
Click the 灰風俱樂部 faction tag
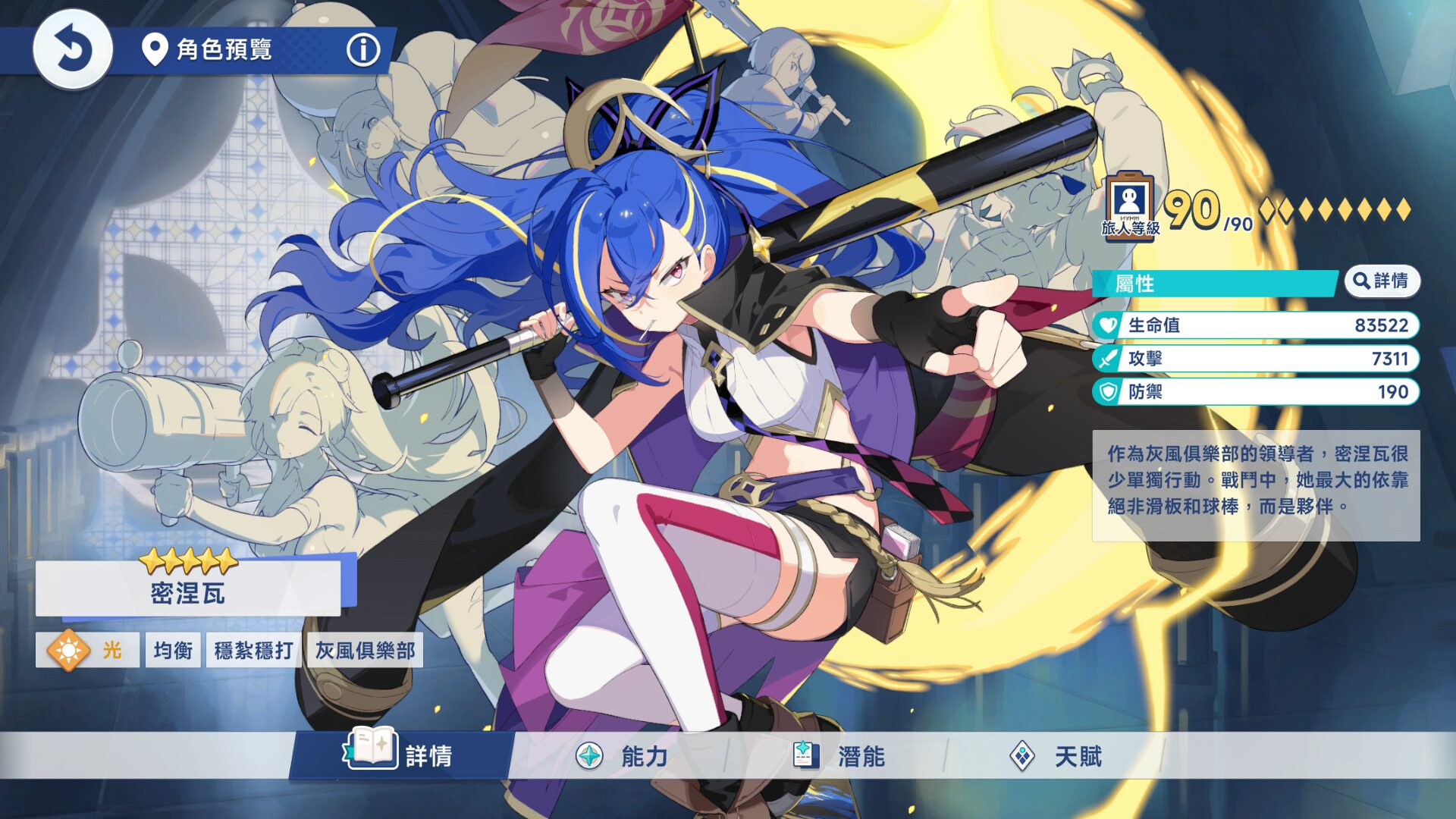(x=365, y=650)
